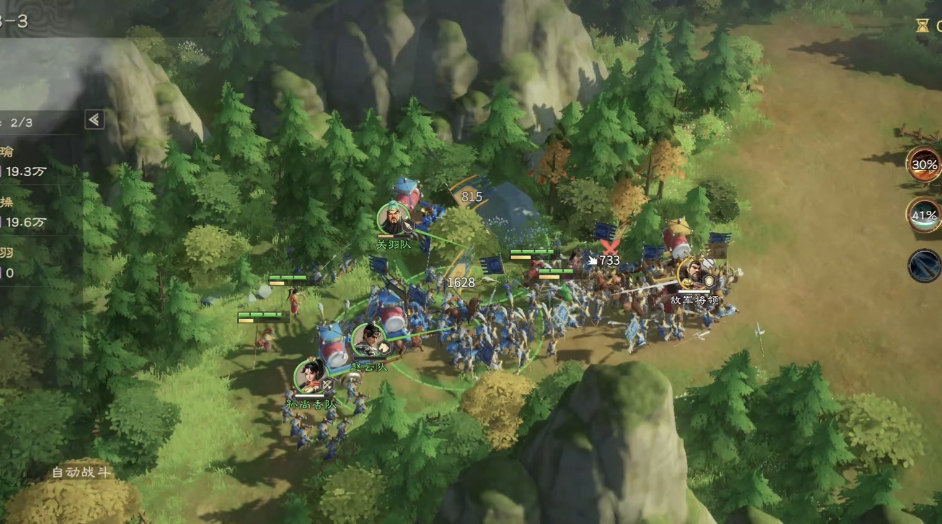
Task: Select the 孙尚香队 unit portrait
Action: 310,376
